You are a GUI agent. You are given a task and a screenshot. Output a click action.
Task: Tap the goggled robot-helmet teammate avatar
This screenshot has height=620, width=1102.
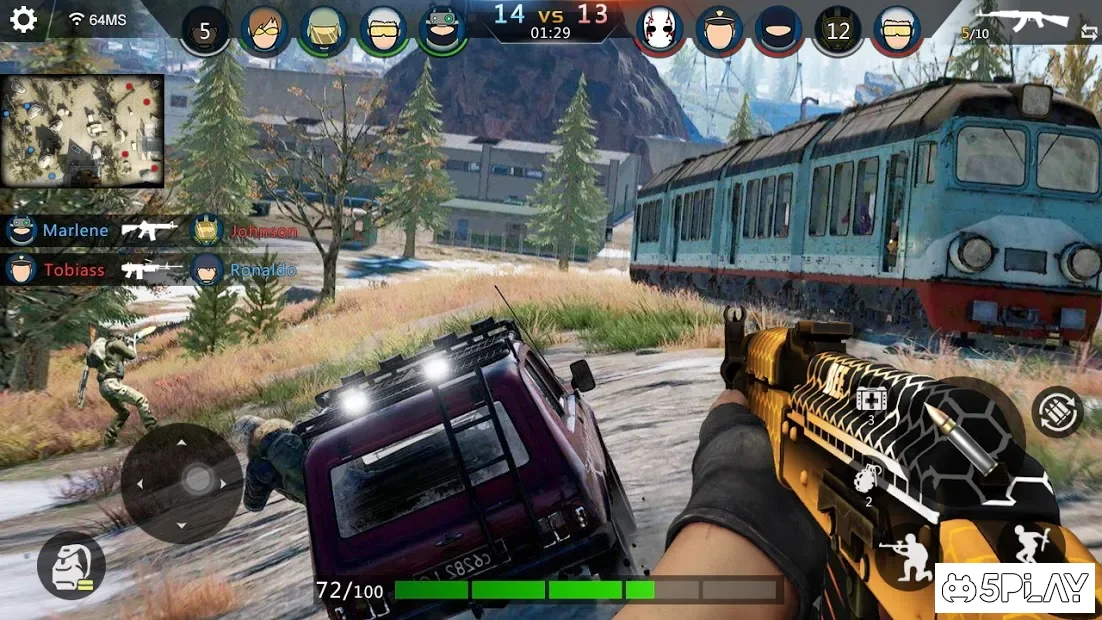(442, 30)
